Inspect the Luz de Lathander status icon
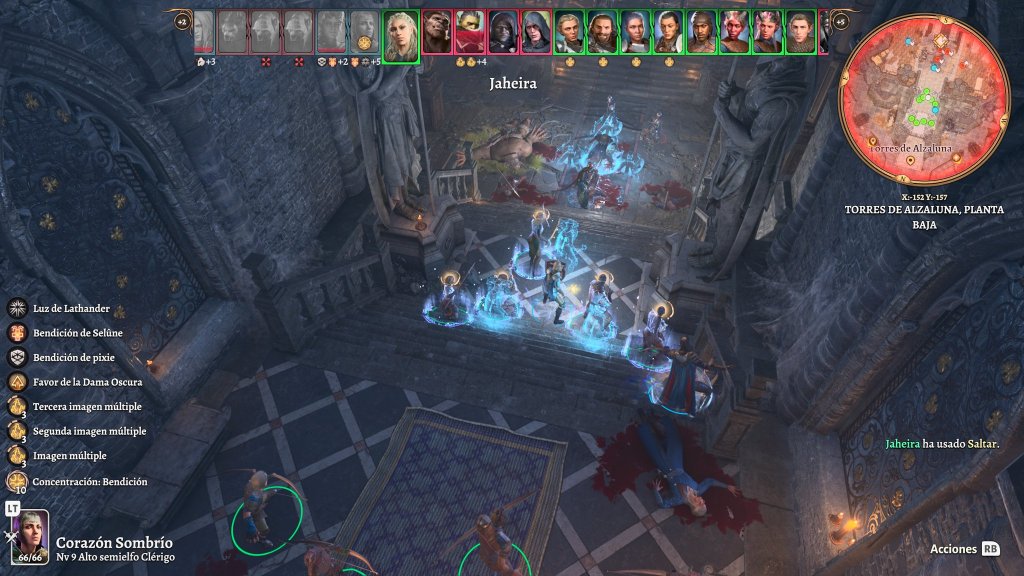Screen dimensions: 1024x576 click(17, 309)
